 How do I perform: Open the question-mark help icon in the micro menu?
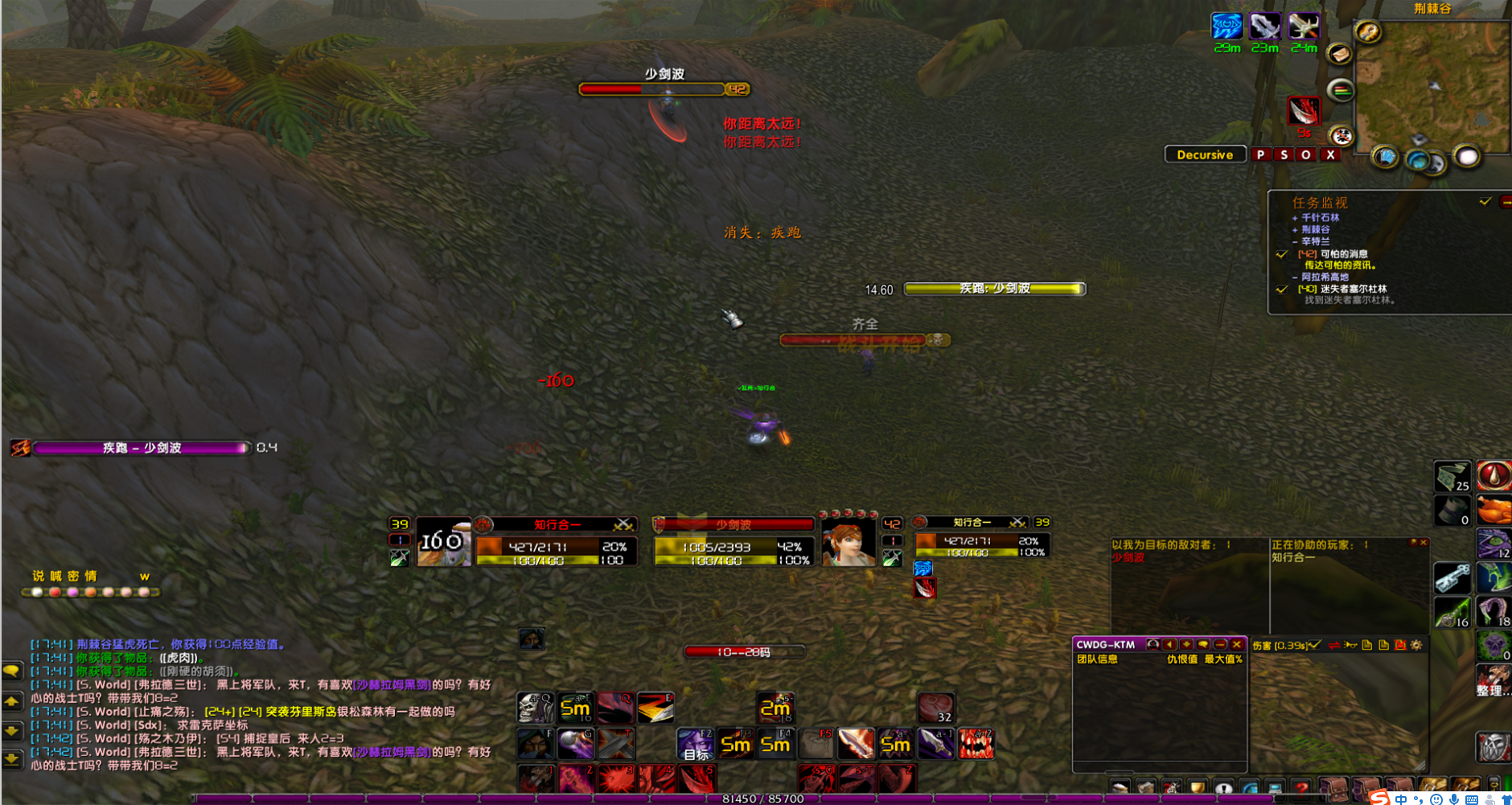pos(1302,787)
